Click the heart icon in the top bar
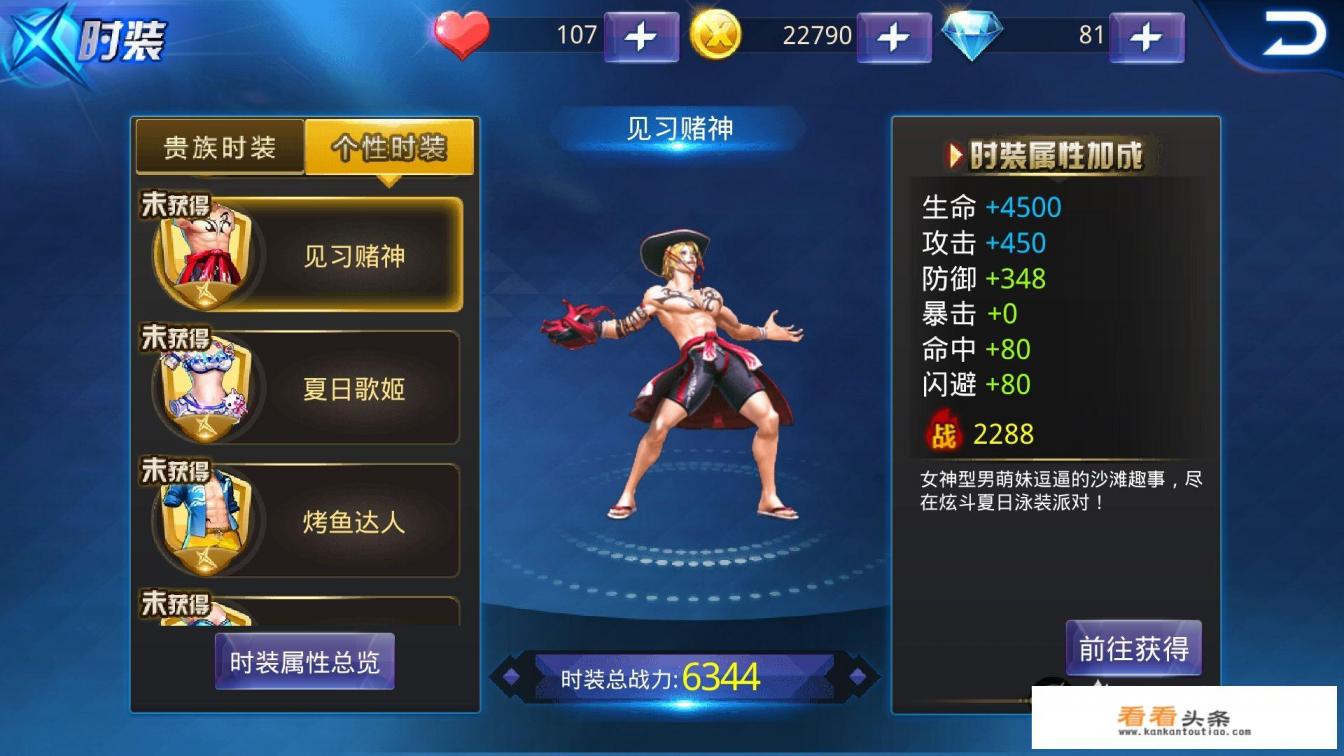 click(x=462, y=36)
